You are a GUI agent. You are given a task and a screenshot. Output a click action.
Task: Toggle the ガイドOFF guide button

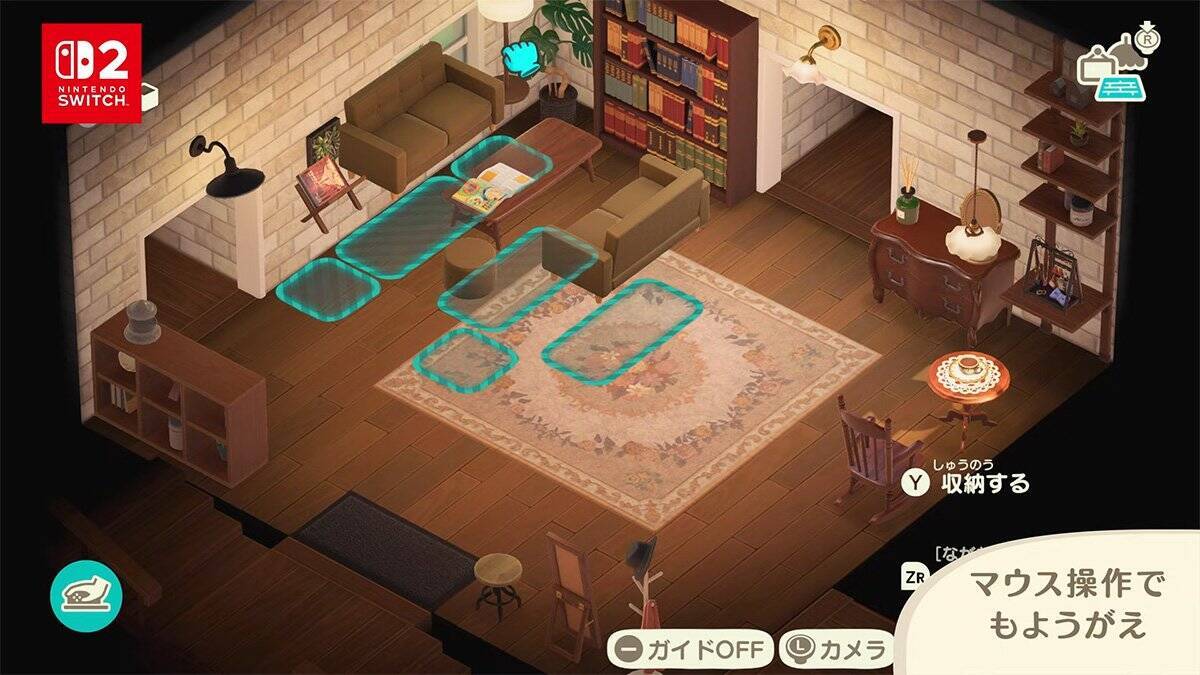point(688,650)
